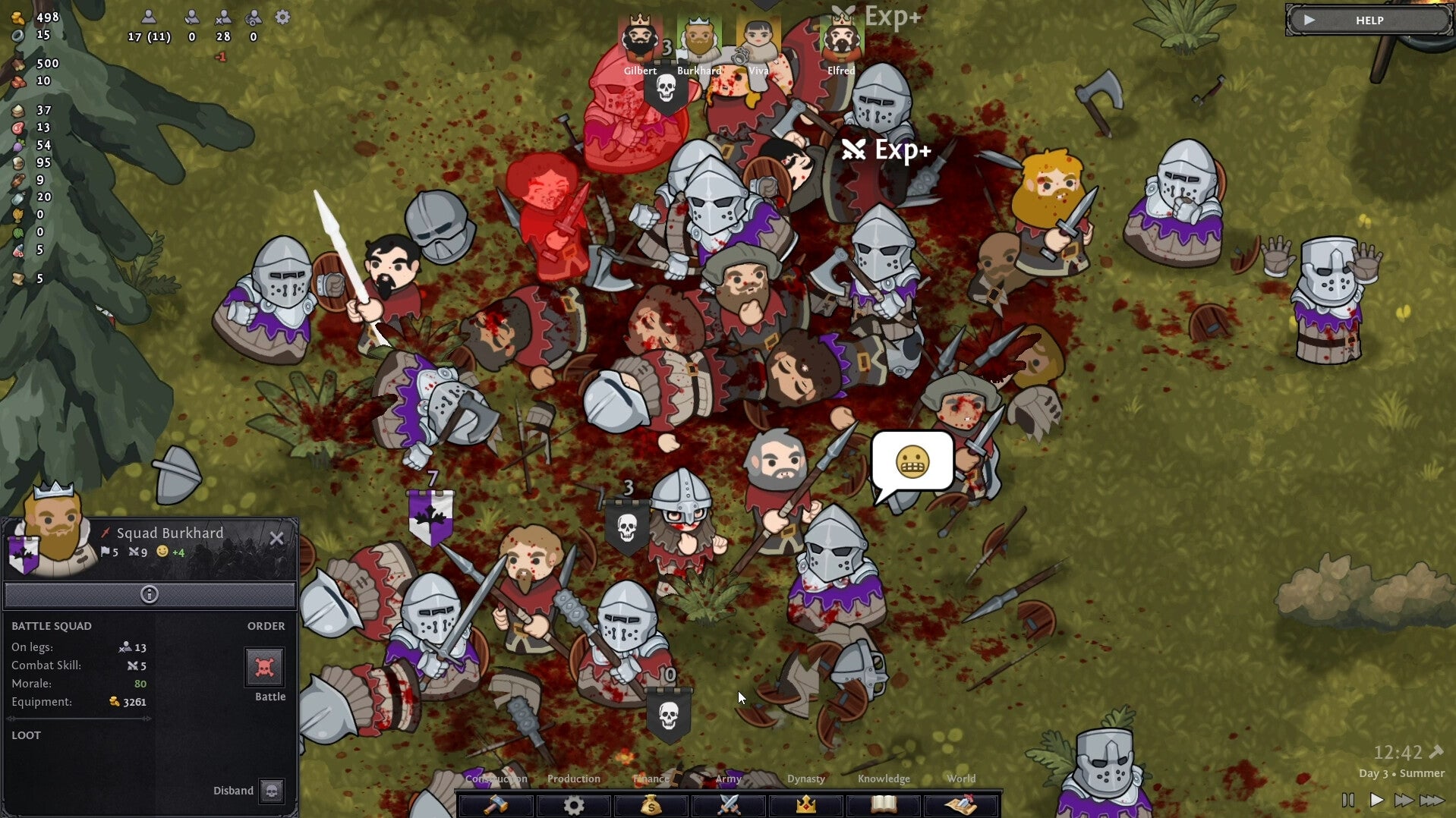Expand Squad Burkhard's LOOT section

pos(27,735)
